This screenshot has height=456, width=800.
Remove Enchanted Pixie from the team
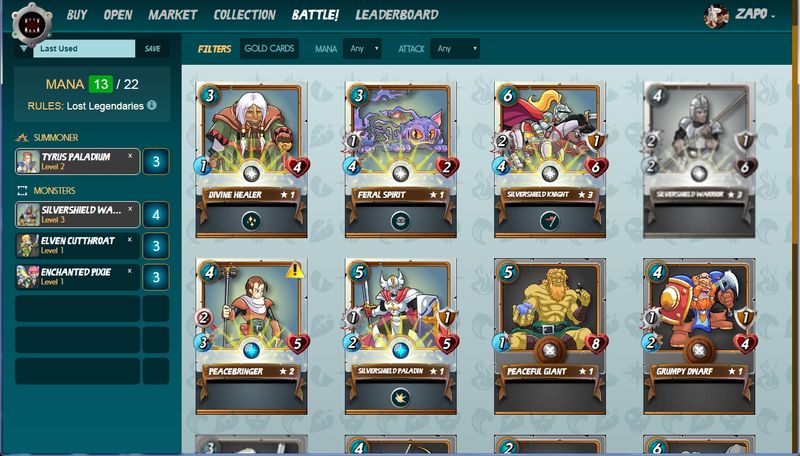point(130,272)
